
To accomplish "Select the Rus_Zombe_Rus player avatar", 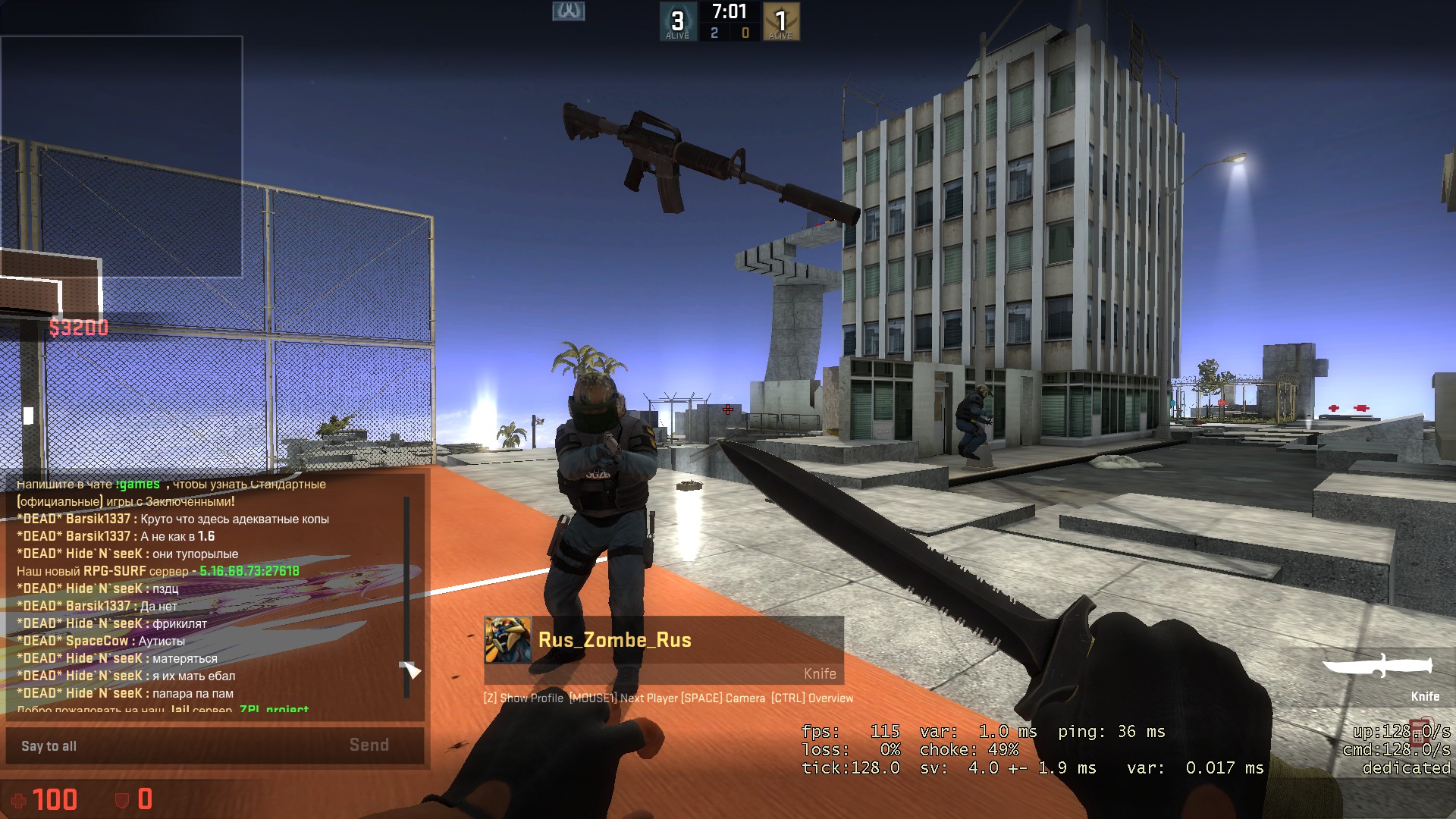I will [508, 640].
